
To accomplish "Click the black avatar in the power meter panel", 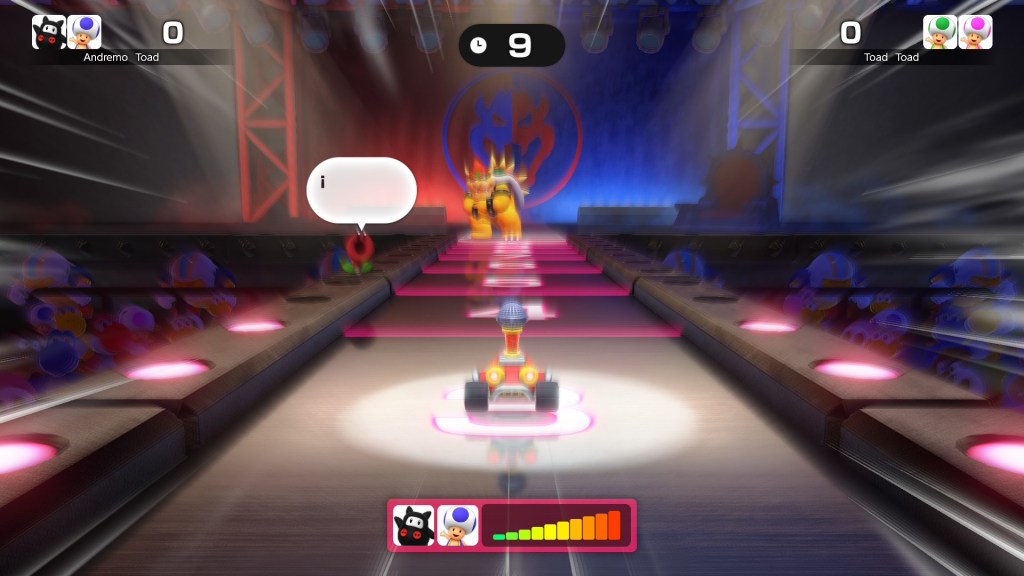I will click(x=414, y=525).
